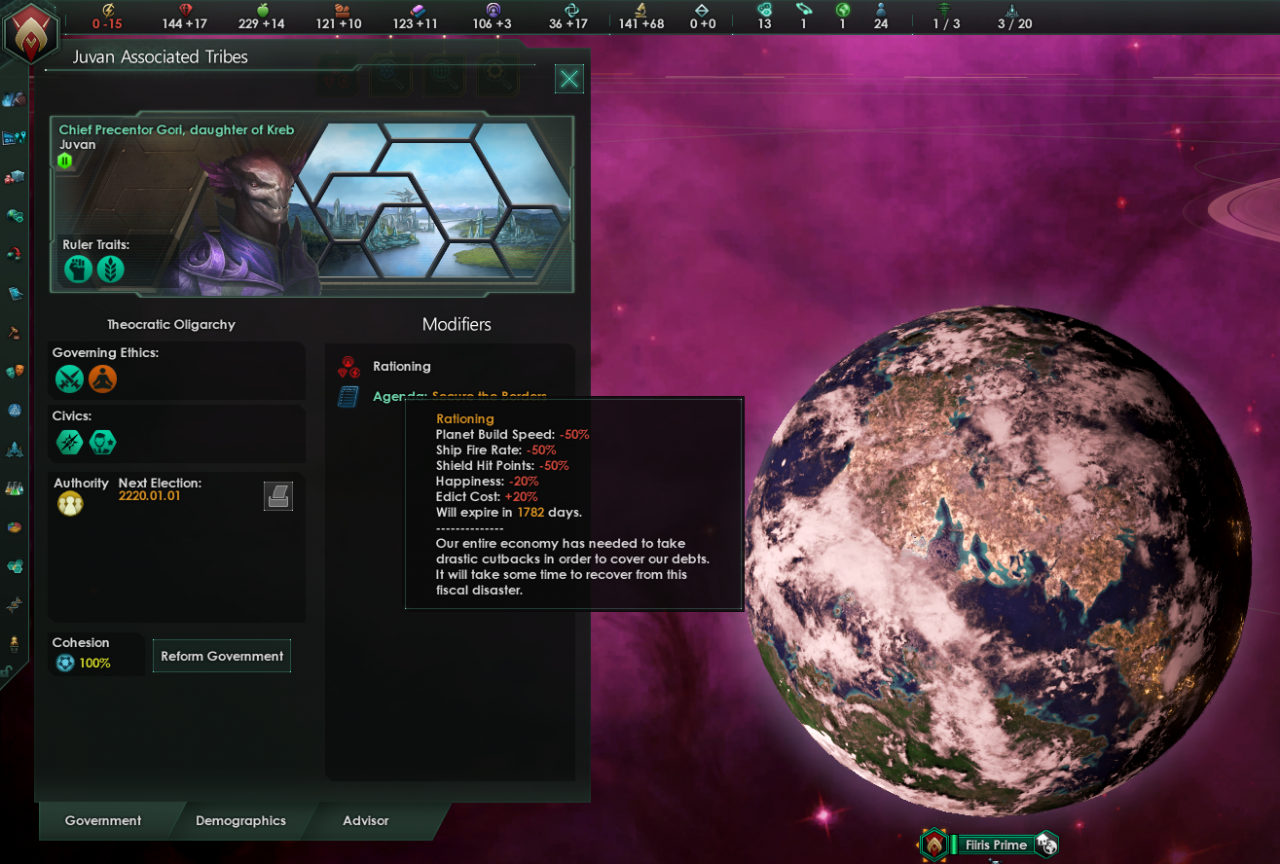Click the crossed swords militarist ethic icon
1280x864 pixels.
click(x=70, y=379)
